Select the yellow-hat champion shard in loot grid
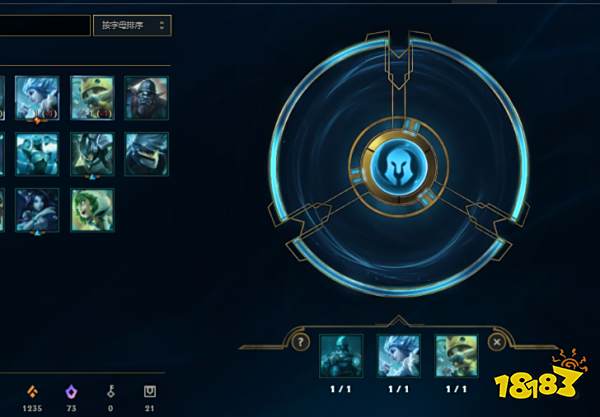 pyautogui.click(x=92, y=97)
